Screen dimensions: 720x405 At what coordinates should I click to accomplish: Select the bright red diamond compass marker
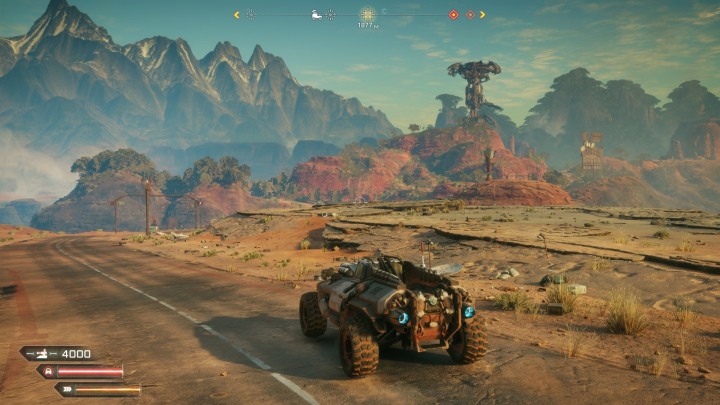click(x=453, y=15)
